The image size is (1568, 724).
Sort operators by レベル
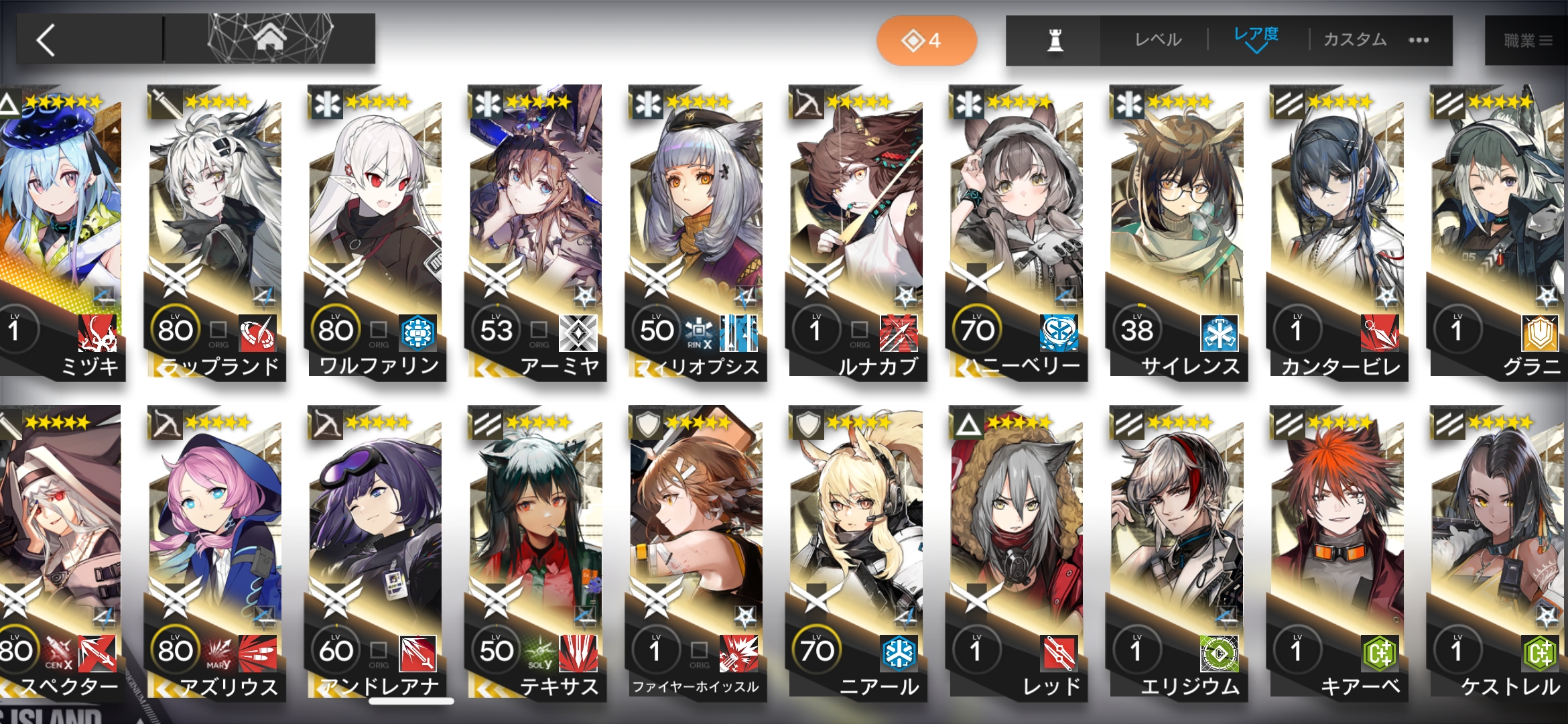click(x=1158, y=40)
